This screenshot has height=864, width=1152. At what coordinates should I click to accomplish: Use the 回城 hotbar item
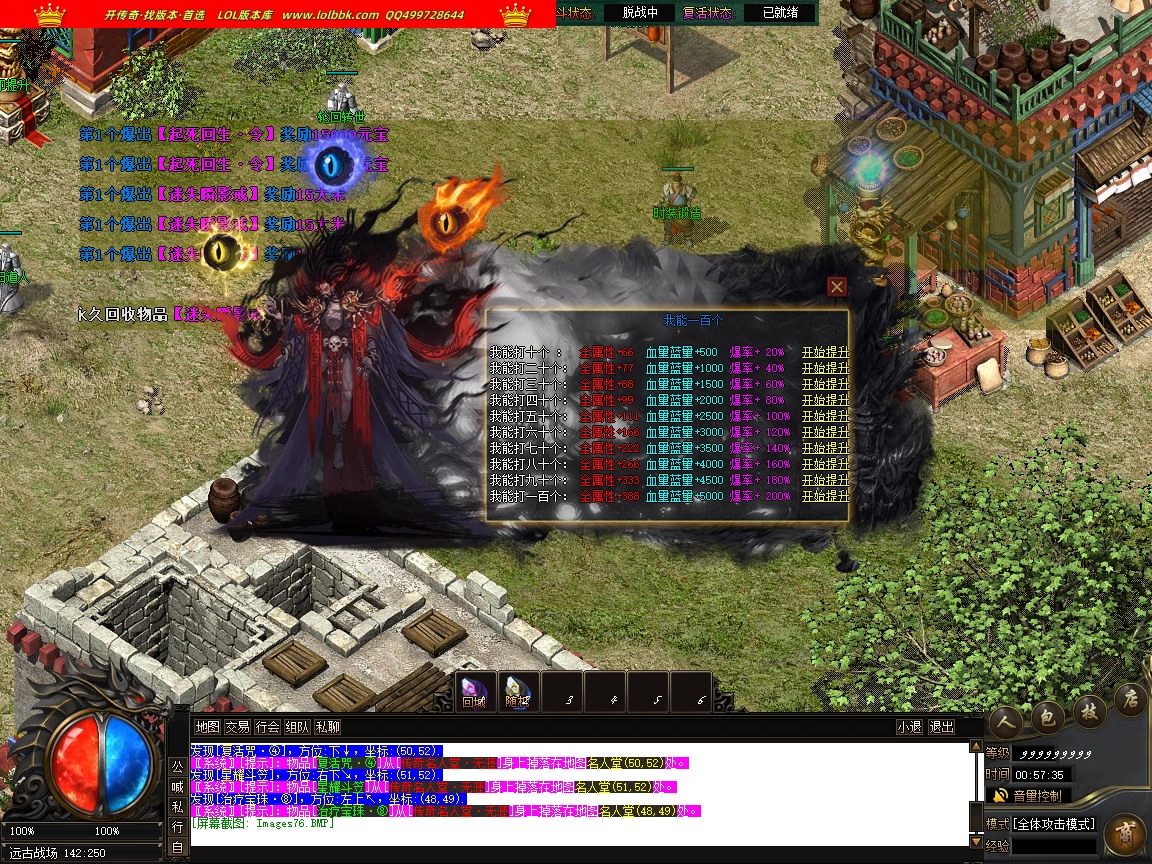(x=474, y=690)
